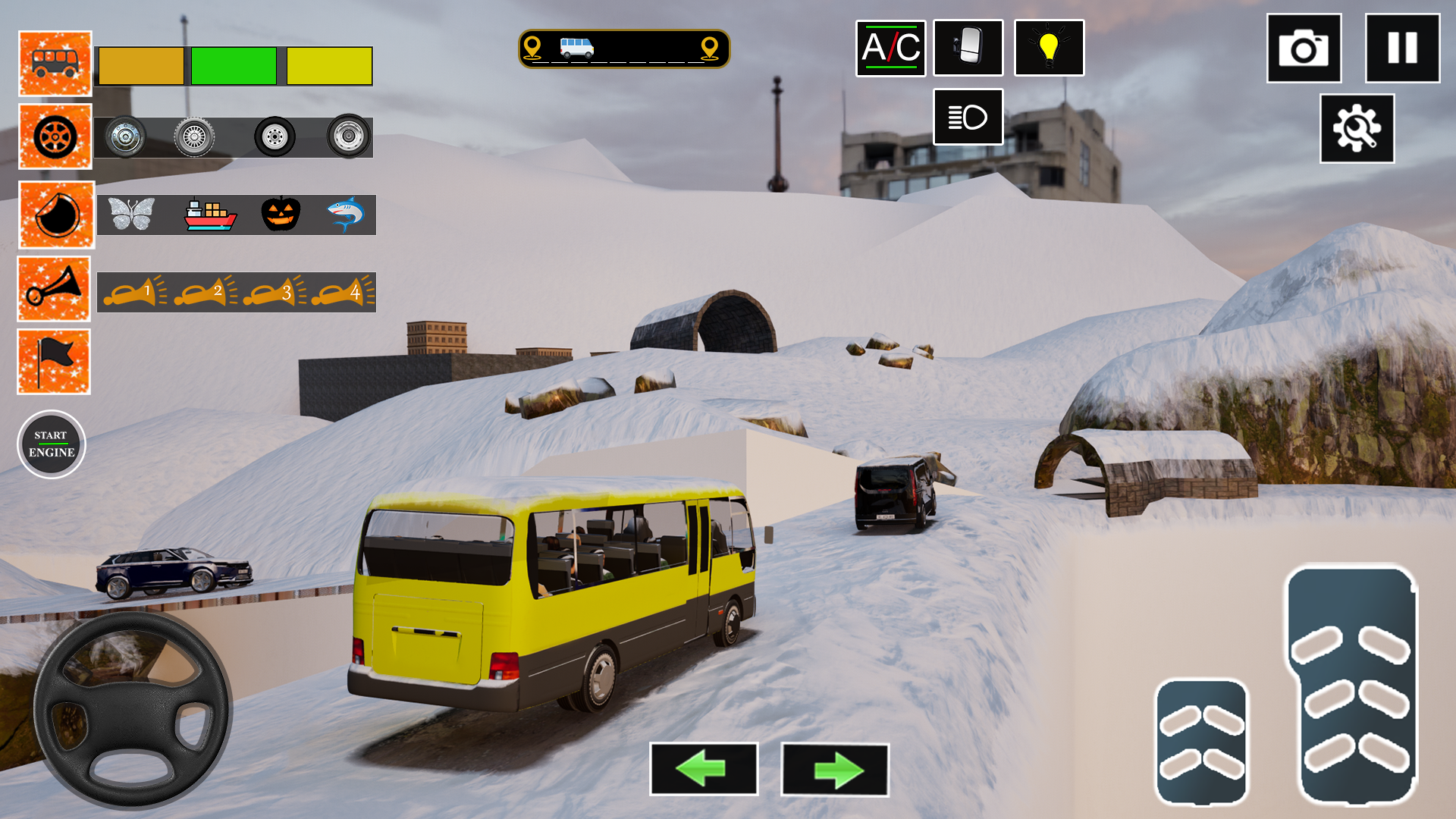Select the pumpkin decal
Image resolution: width=1456 pixels, height=819 pixels.
click(281, 215)
